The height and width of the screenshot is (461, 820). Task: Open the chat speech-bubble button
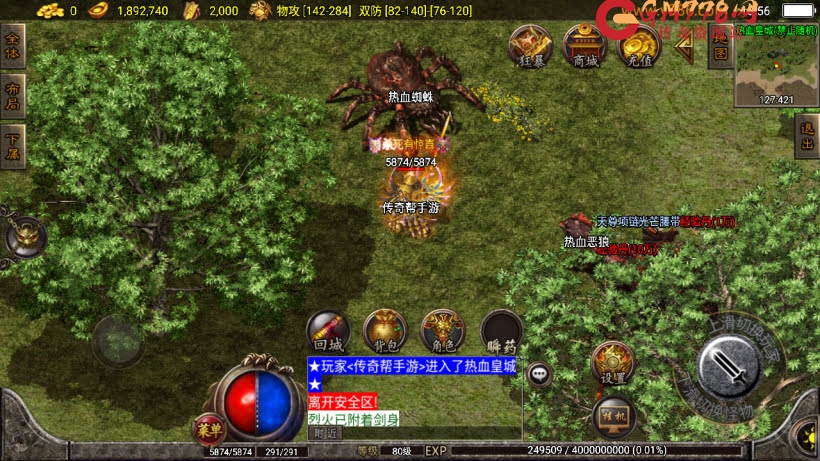[540, 374]
